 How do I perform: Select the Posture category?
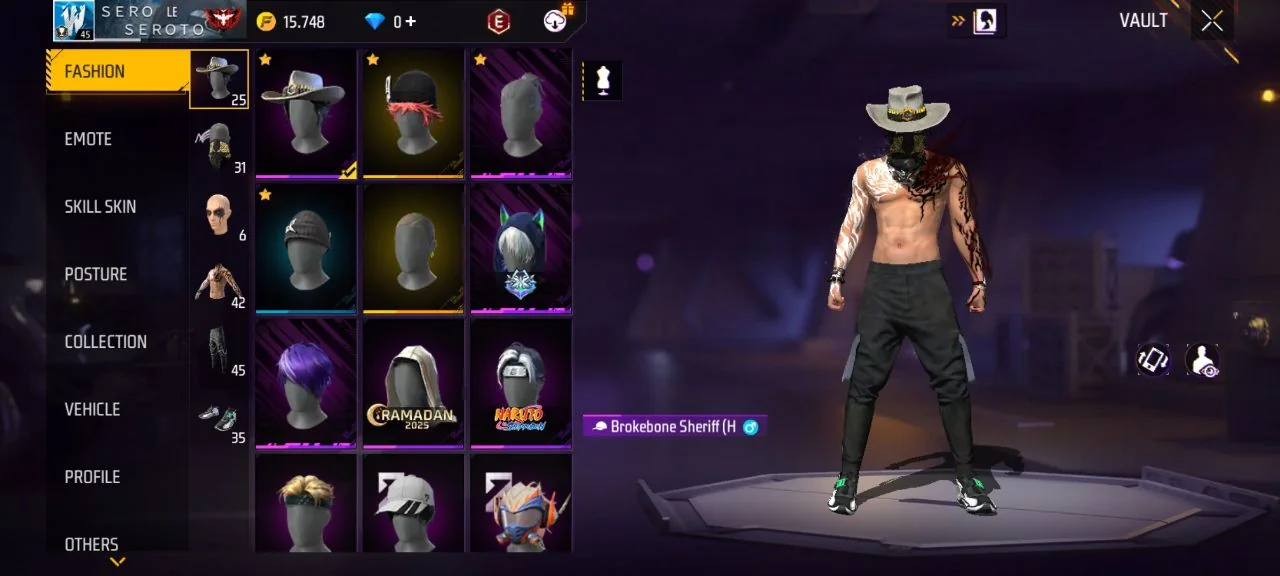coord(96,274)
